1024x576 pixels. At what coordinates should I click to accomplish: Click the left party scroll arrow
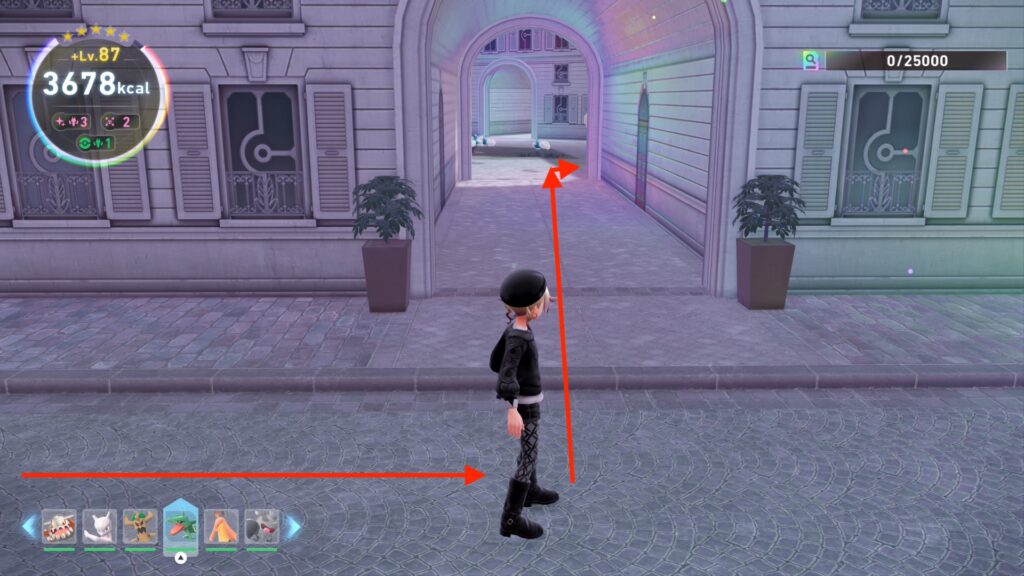[29, 526]
